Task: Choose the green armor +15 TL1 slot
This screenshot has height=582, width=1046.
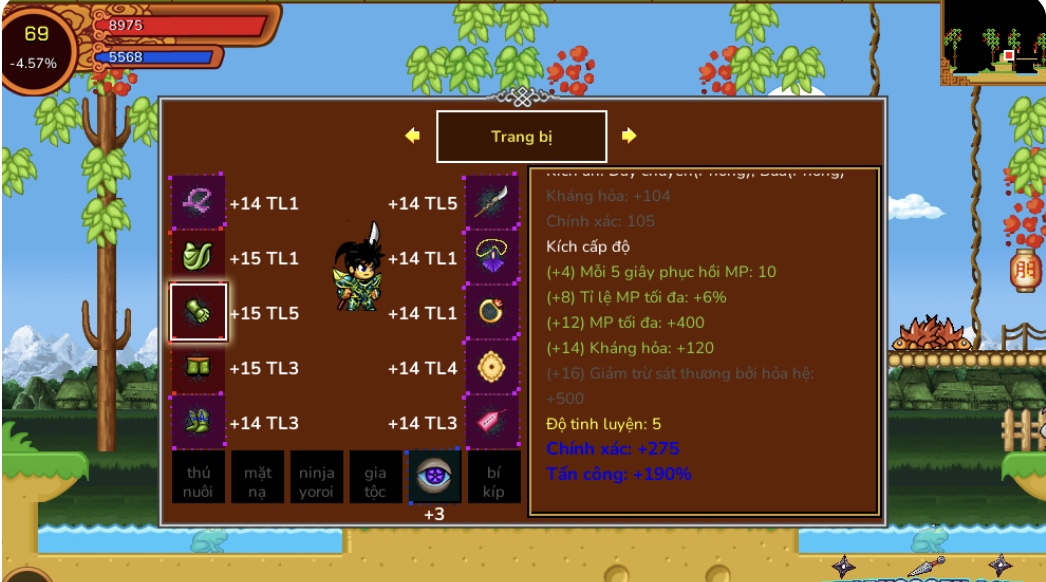Action: pyautogui.click(x=197, y=258)
